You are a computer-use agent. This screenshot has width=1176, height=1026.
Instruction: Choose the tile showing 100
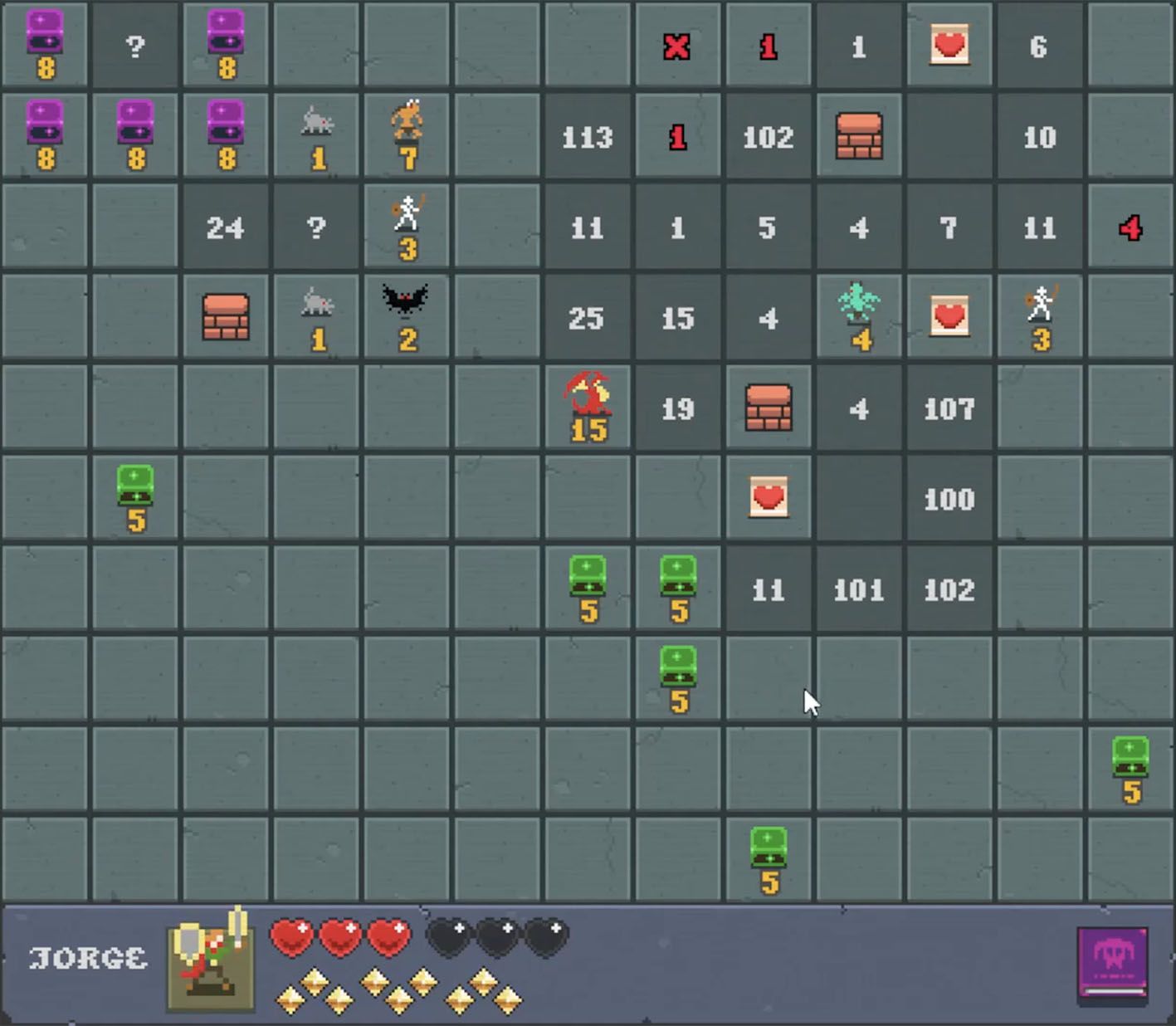pyautogui.click(x=949, y=499)
